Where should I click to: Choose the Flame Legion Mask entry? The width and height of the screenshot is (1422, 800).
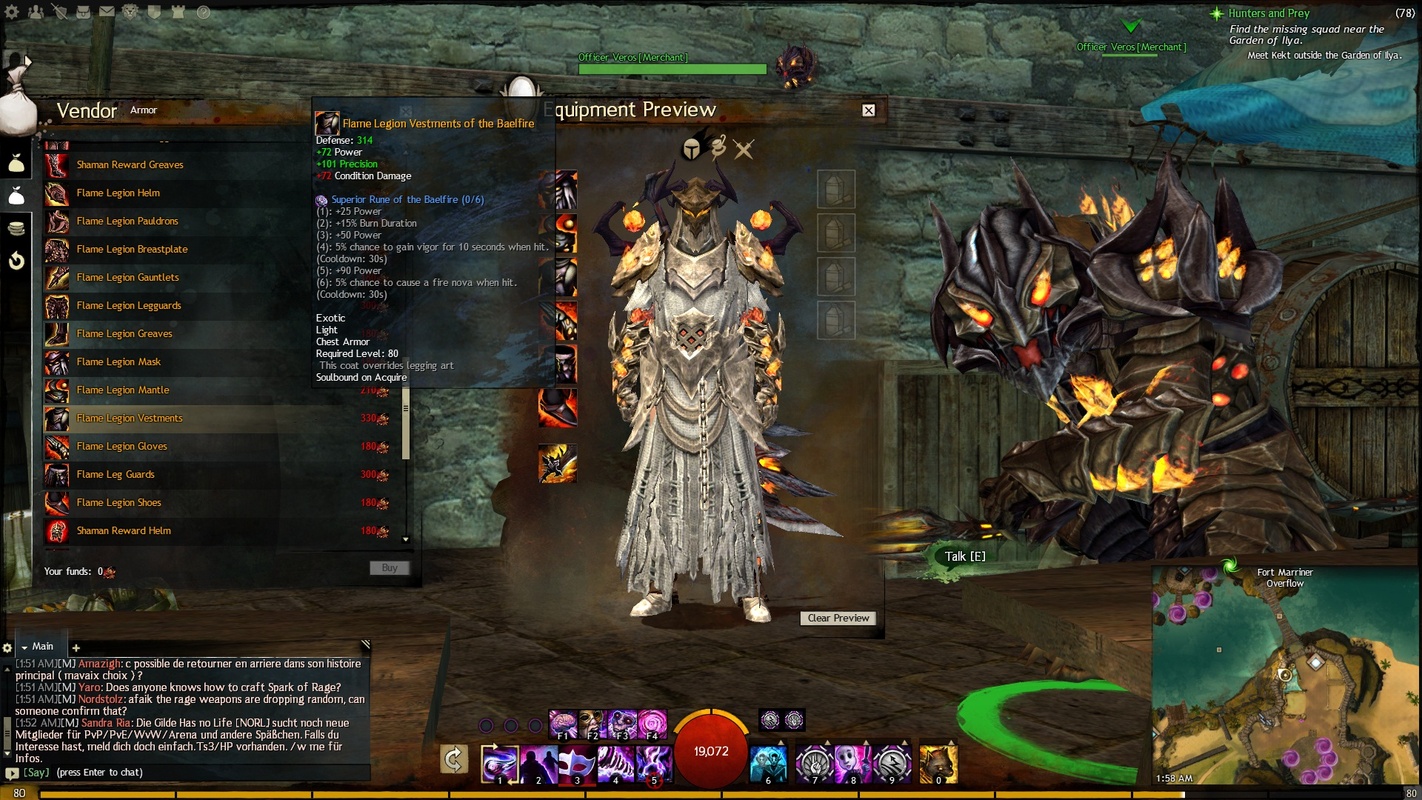click(x=118, y=362)
